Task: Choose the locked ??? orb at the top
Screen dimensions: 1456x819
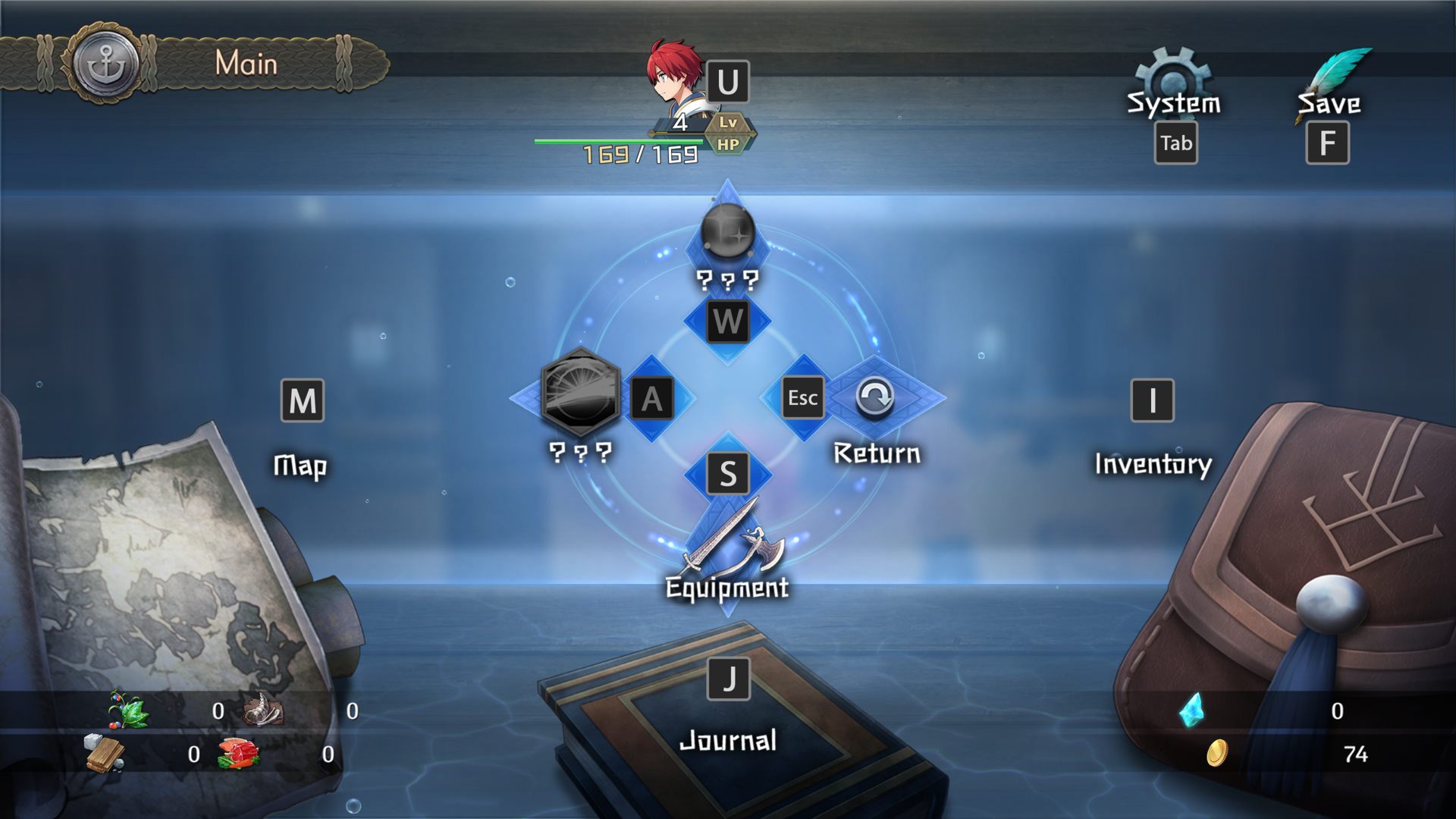Action: point(727,231)
